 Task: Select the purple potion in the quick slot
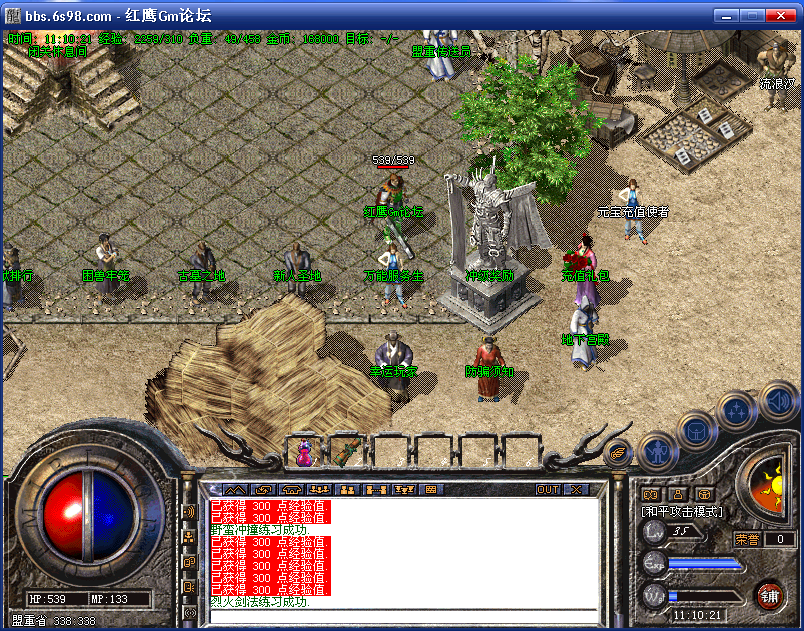click(304, 452)
